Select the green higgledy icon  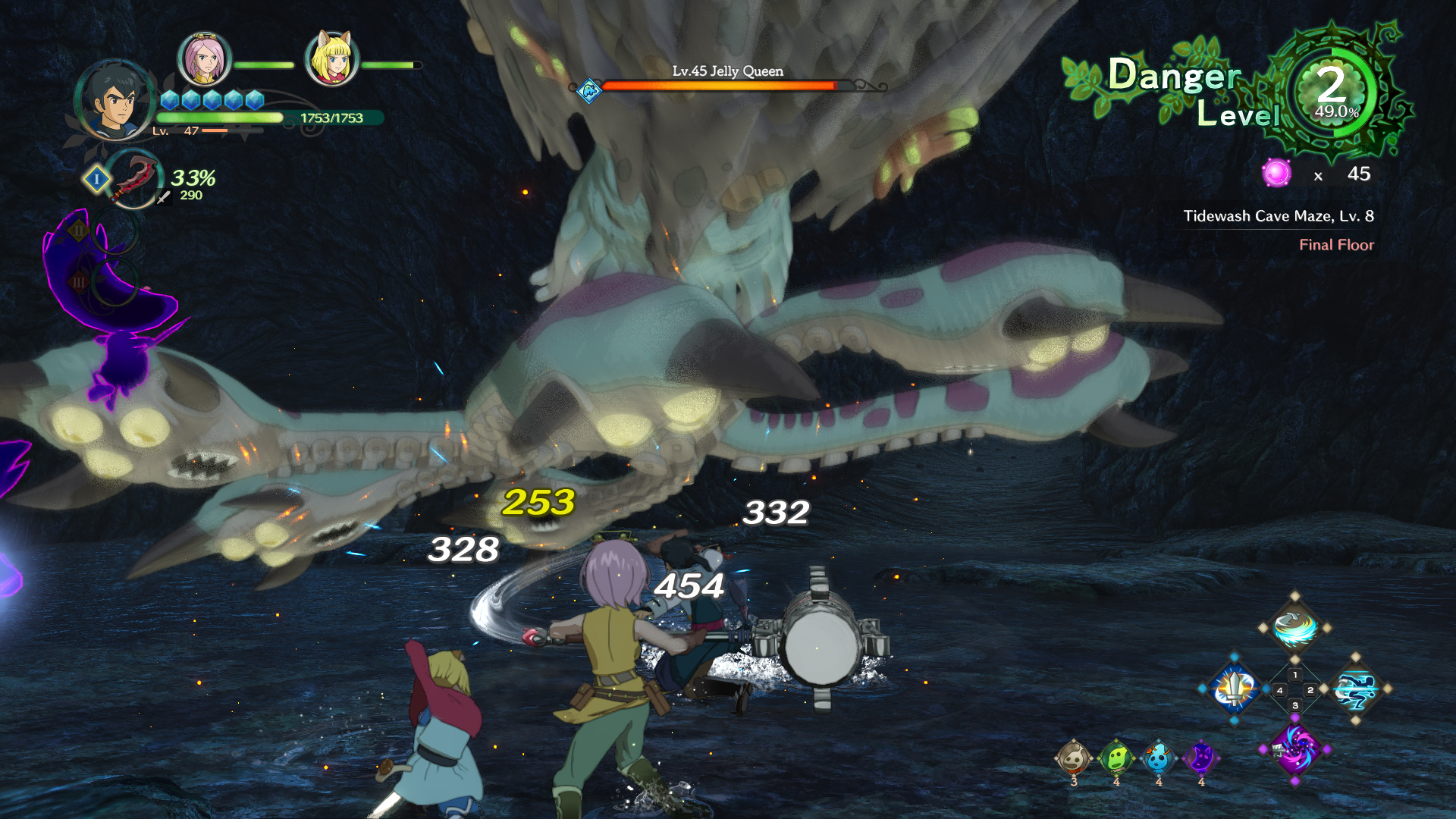click(1116, 758)
